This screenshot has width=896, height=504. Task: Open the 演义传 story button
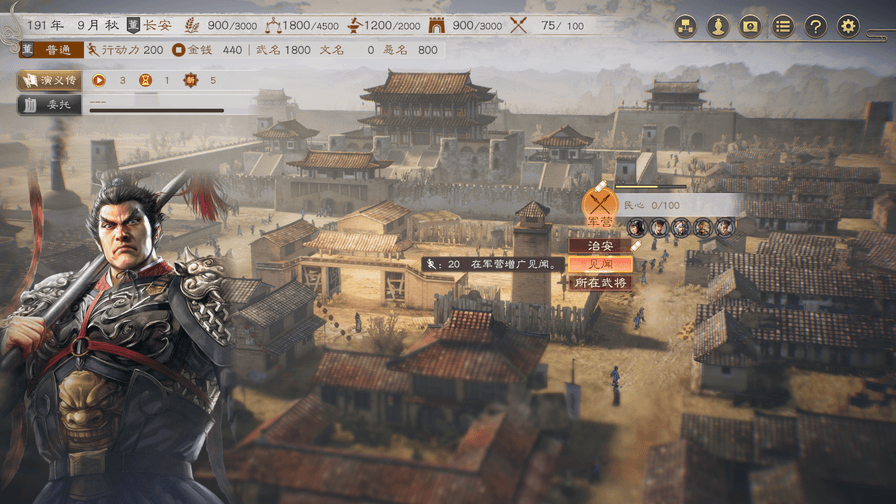[x=50, y=80]
